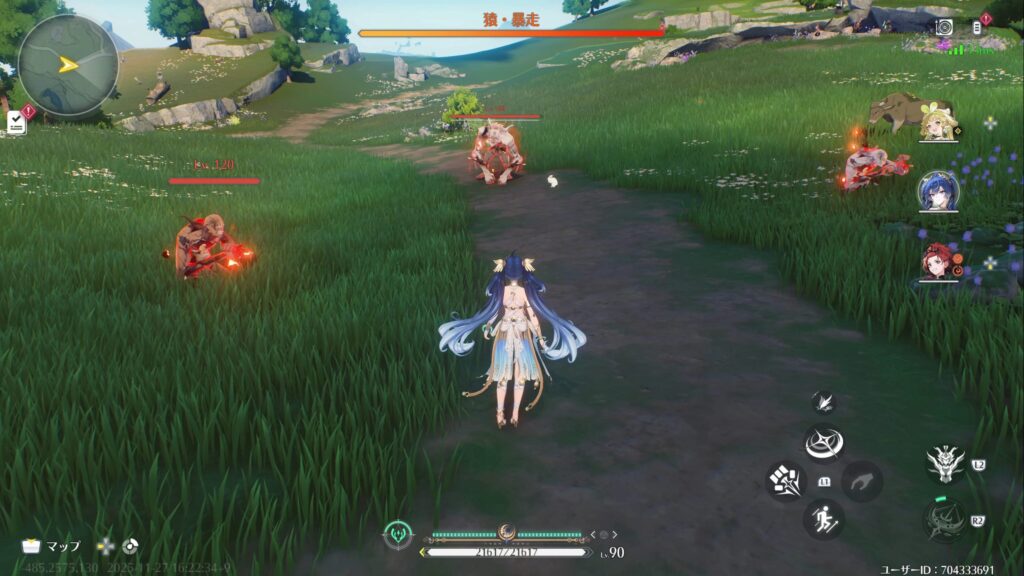Open the quest checklist icon

16,122
